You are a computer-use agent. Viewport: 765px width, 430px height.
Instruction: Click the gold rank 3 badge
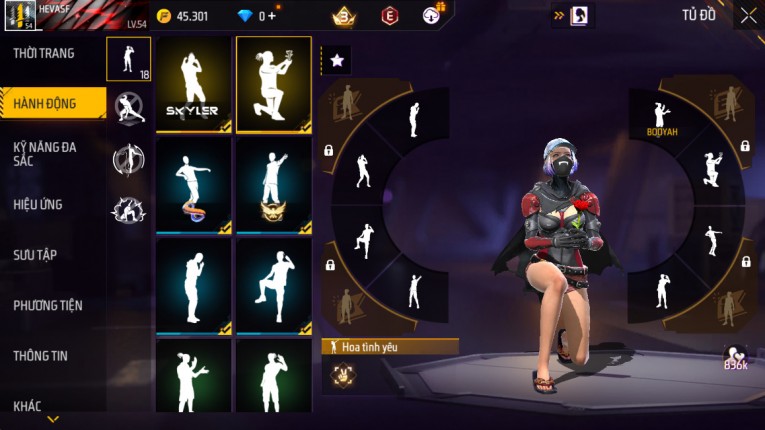point(345,16)
